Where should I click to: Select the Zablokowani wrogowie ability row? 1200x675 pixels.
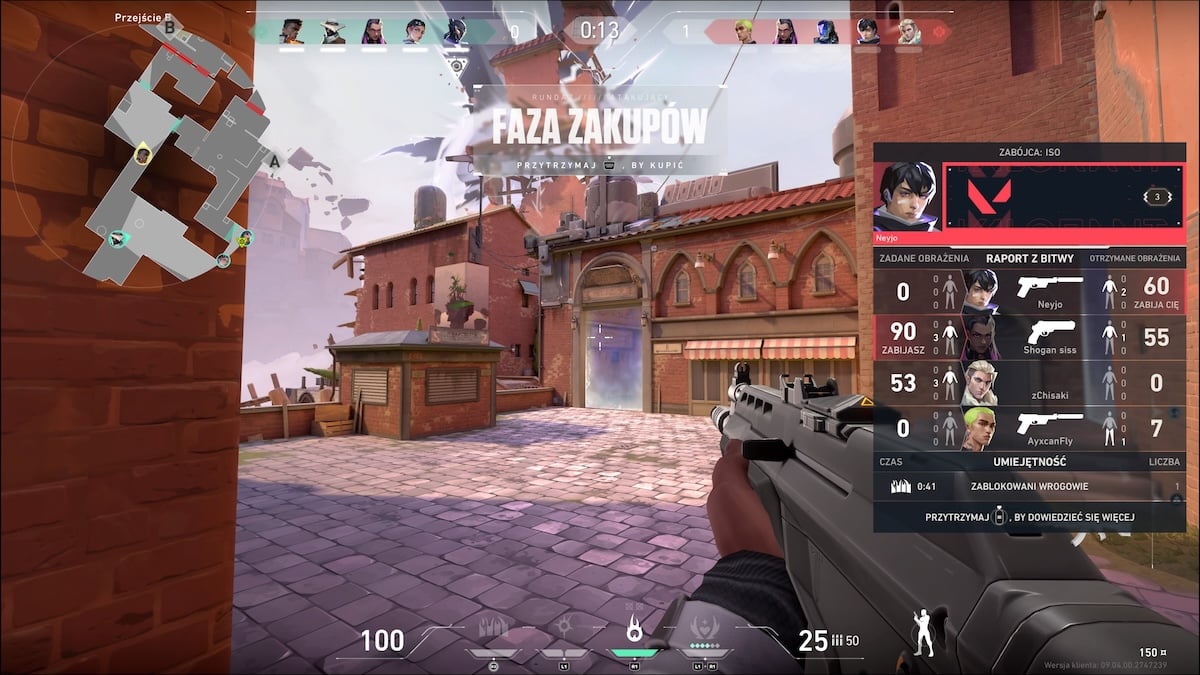coord(1028,487)
